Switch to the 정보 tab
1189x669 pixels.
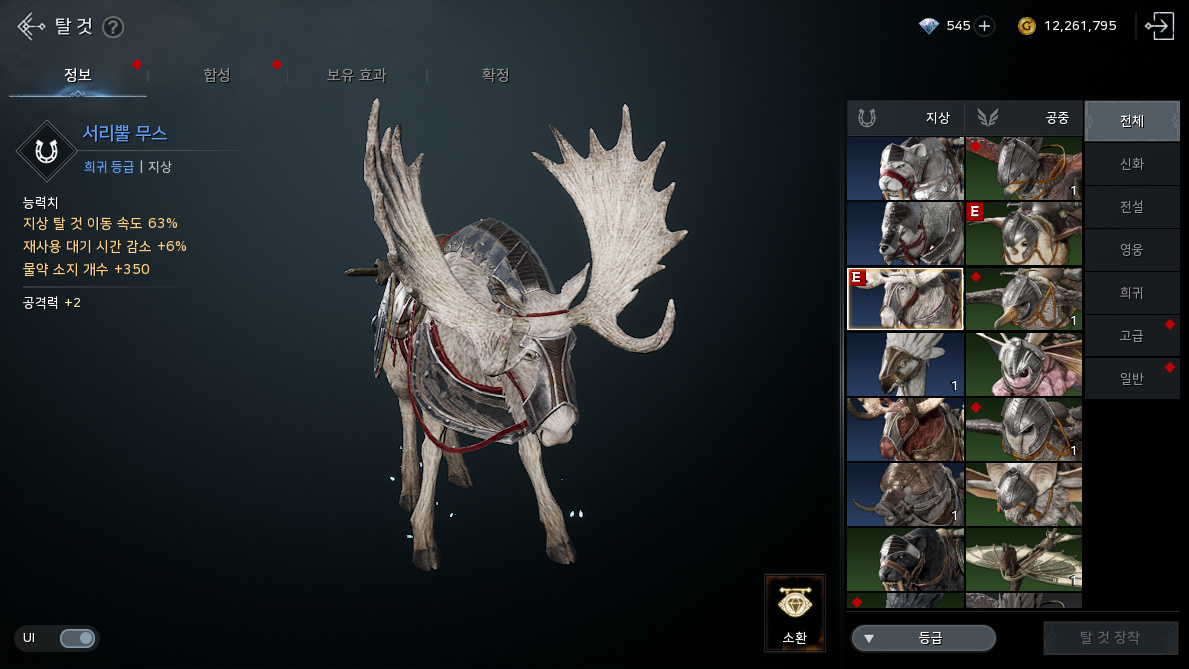[x=78, y=75]
